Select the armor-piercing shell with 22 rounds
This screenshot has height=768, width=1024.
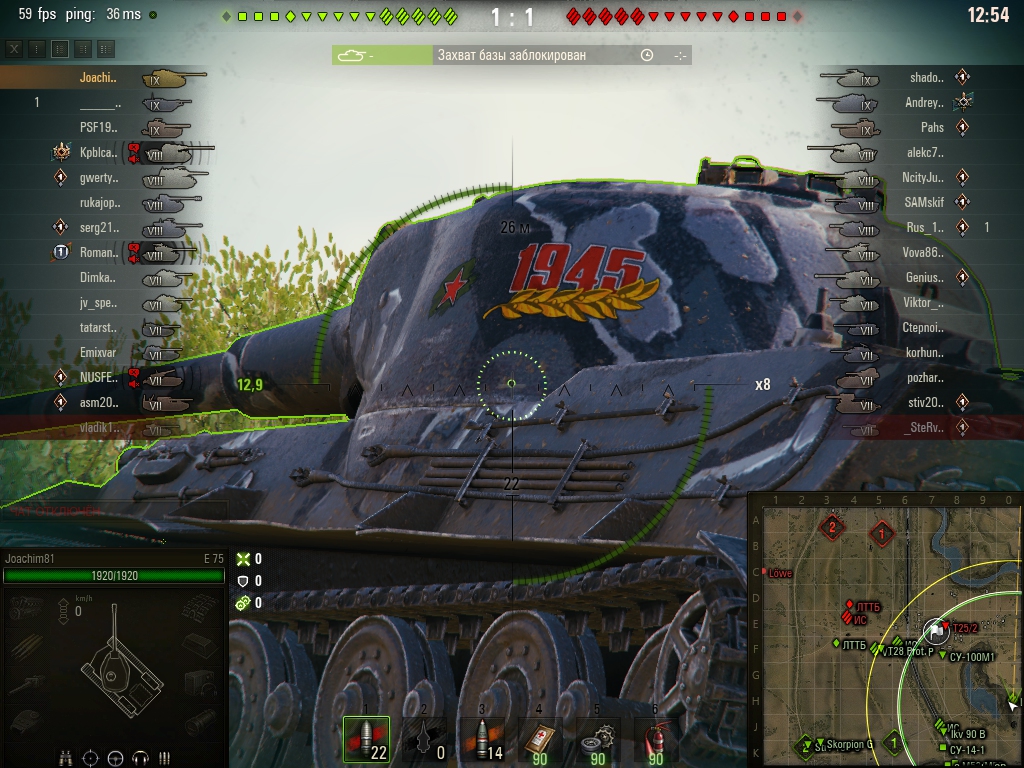point(366,740)
